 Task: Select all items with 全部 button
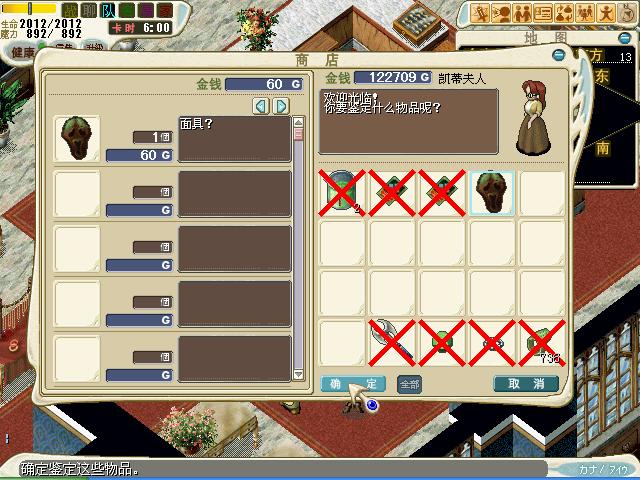tap(409, 384)
